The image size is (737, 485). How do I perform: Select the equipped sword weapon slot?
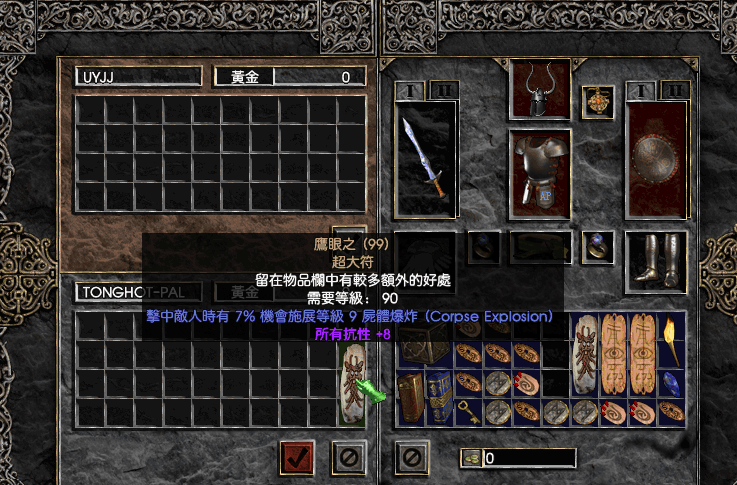click(x=425, y=157)
